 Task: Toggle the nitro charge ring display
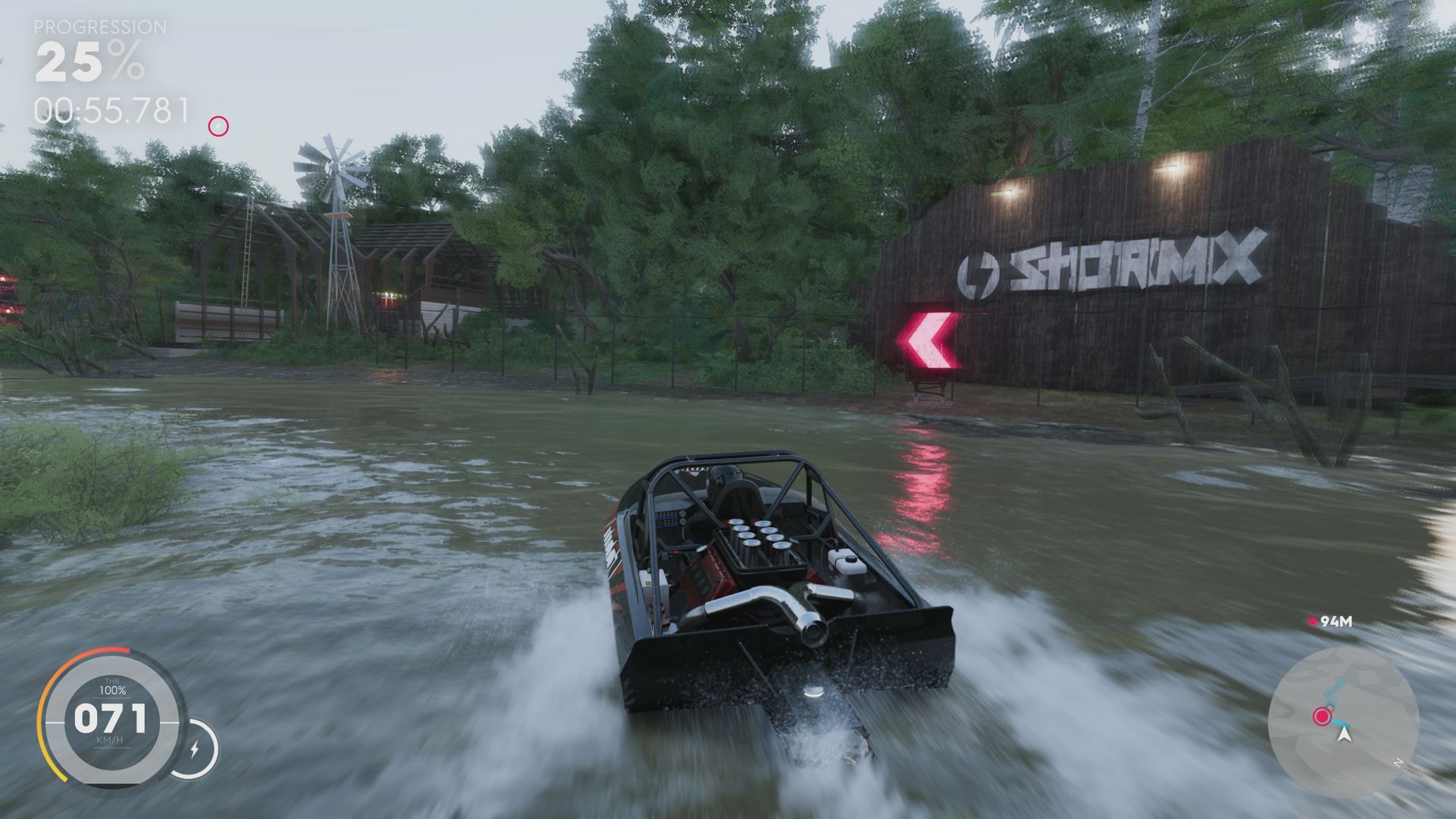point(199,747)
